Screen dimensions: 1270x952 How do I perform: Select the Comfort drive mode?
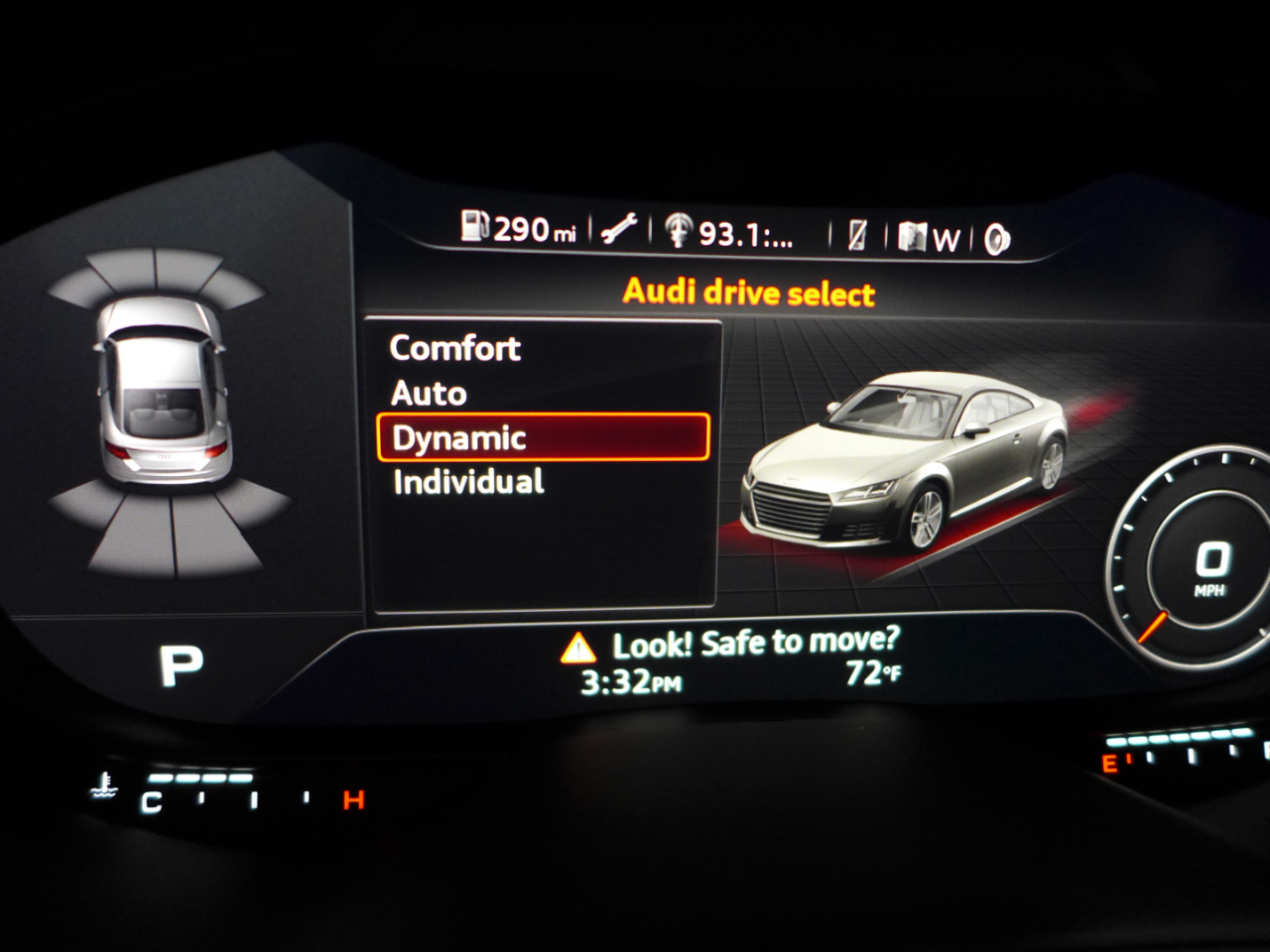(455, 348)
